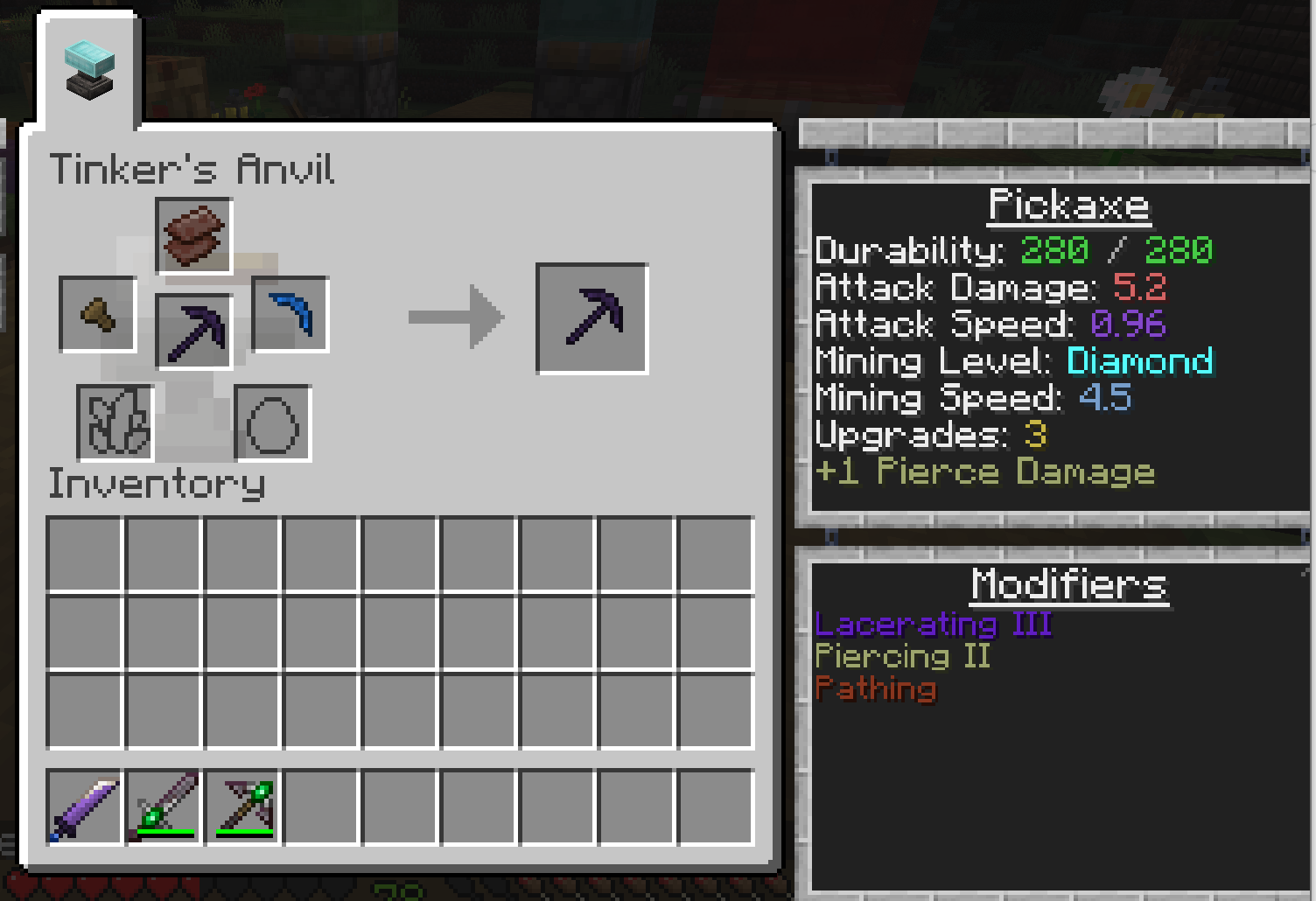Take the dark pickaxe from the center input slot
This screenshot has width=1316, height=901.
pos(194,332)
